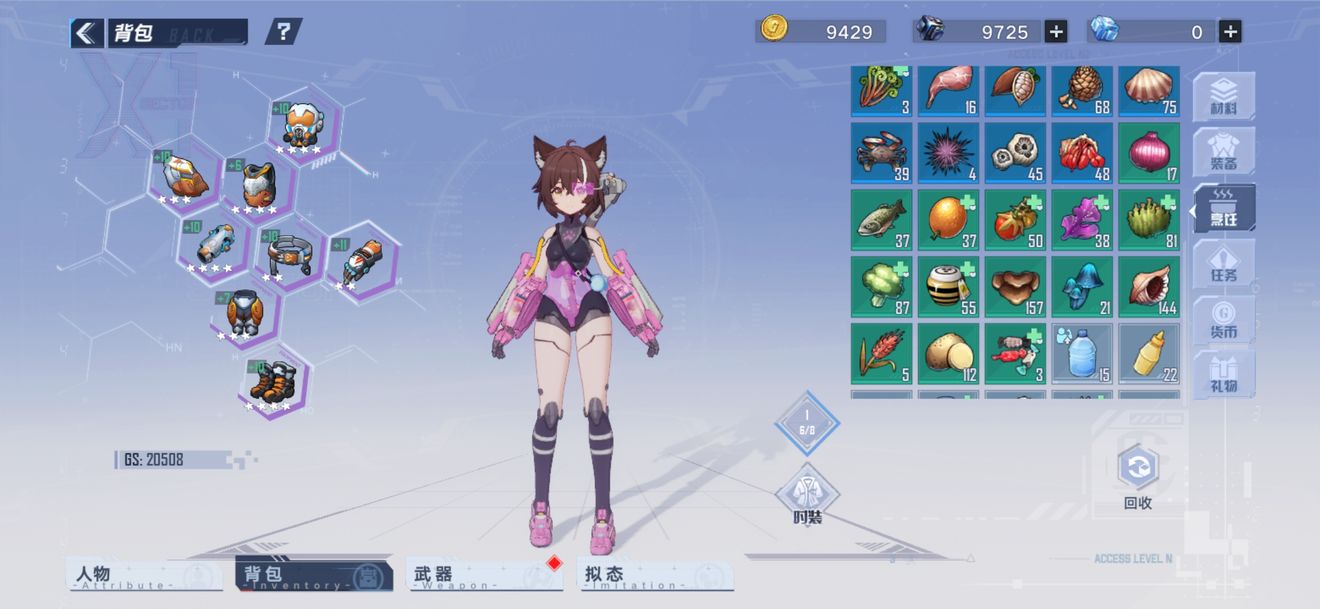Viewport: 1320px width, 609px height.
Task: Open the 武器 Weapon tab
Action: click(484, 575)
